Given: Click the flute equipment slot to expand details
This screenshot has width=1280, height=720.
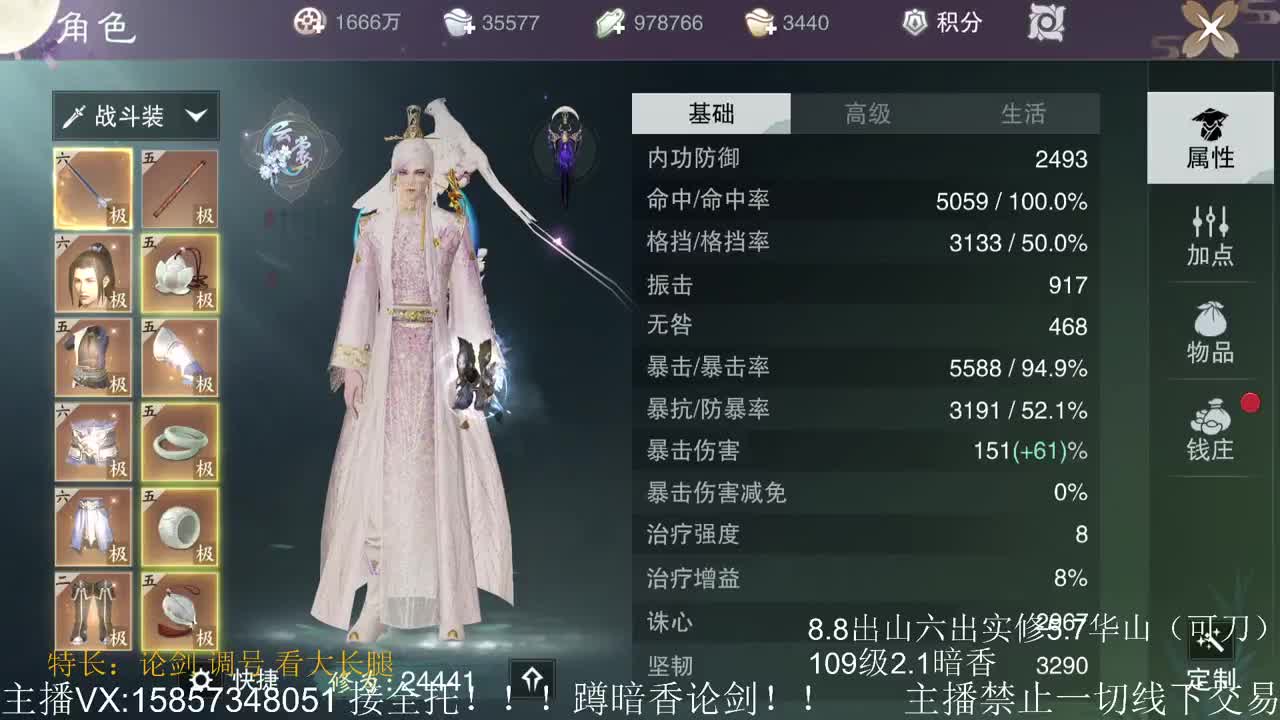Looking at the screenshot, I should click(180, 188).
